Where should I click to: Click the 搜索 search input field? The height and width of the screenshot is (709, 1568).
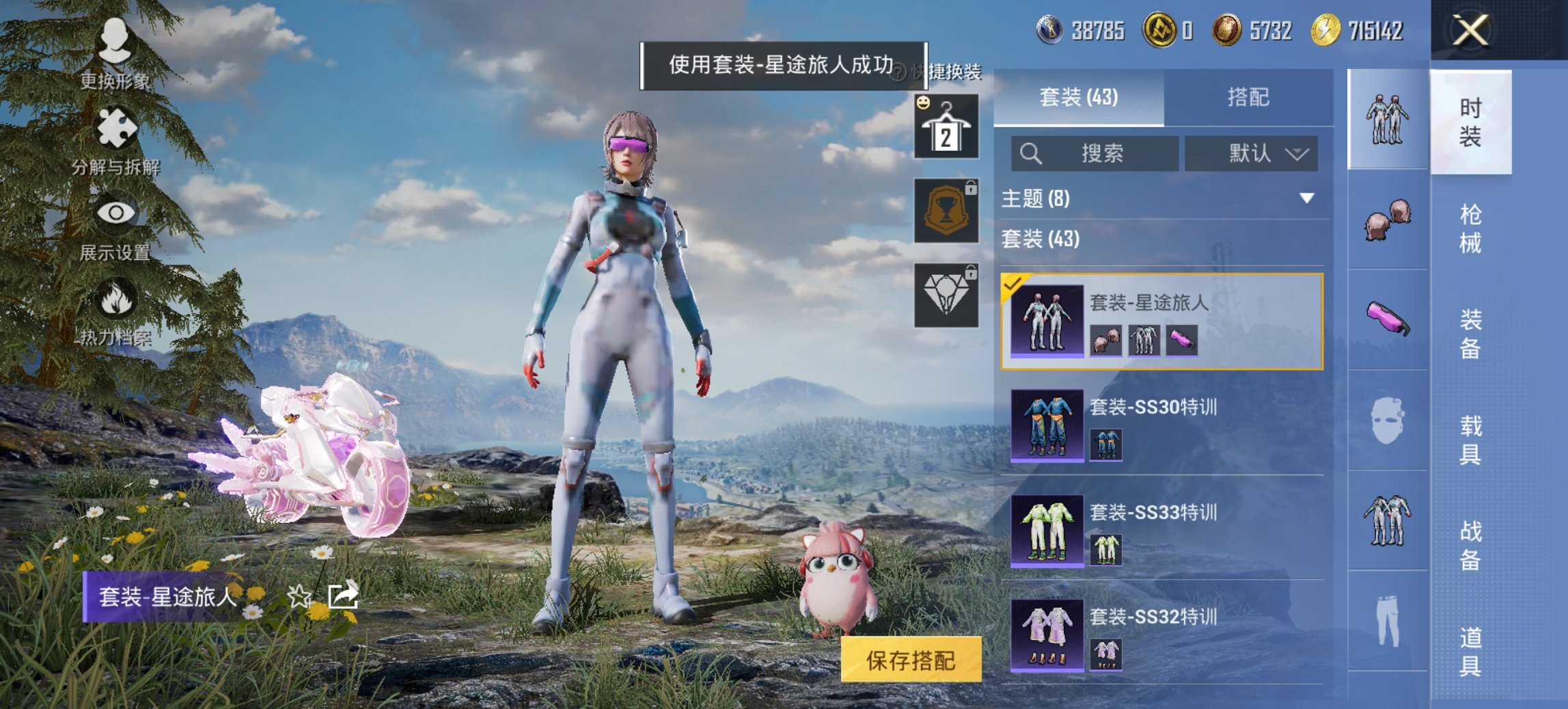(x=1097, y=154)
